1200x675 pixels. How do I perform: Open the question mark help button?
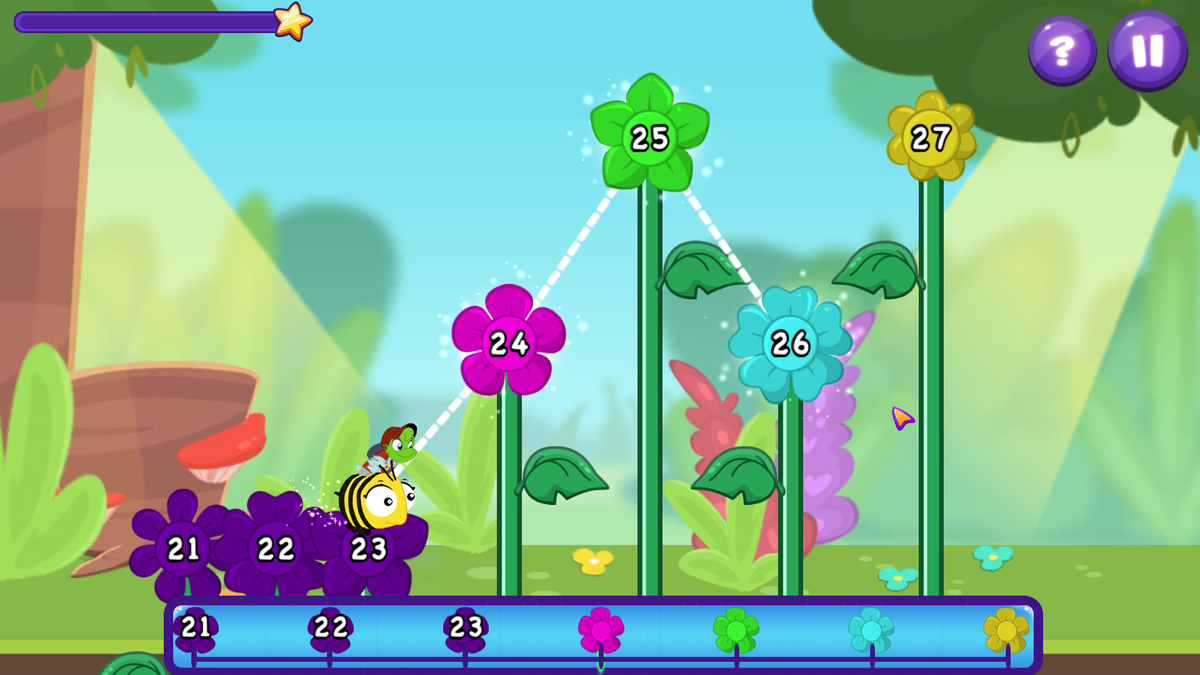[x=1062, y=49]
